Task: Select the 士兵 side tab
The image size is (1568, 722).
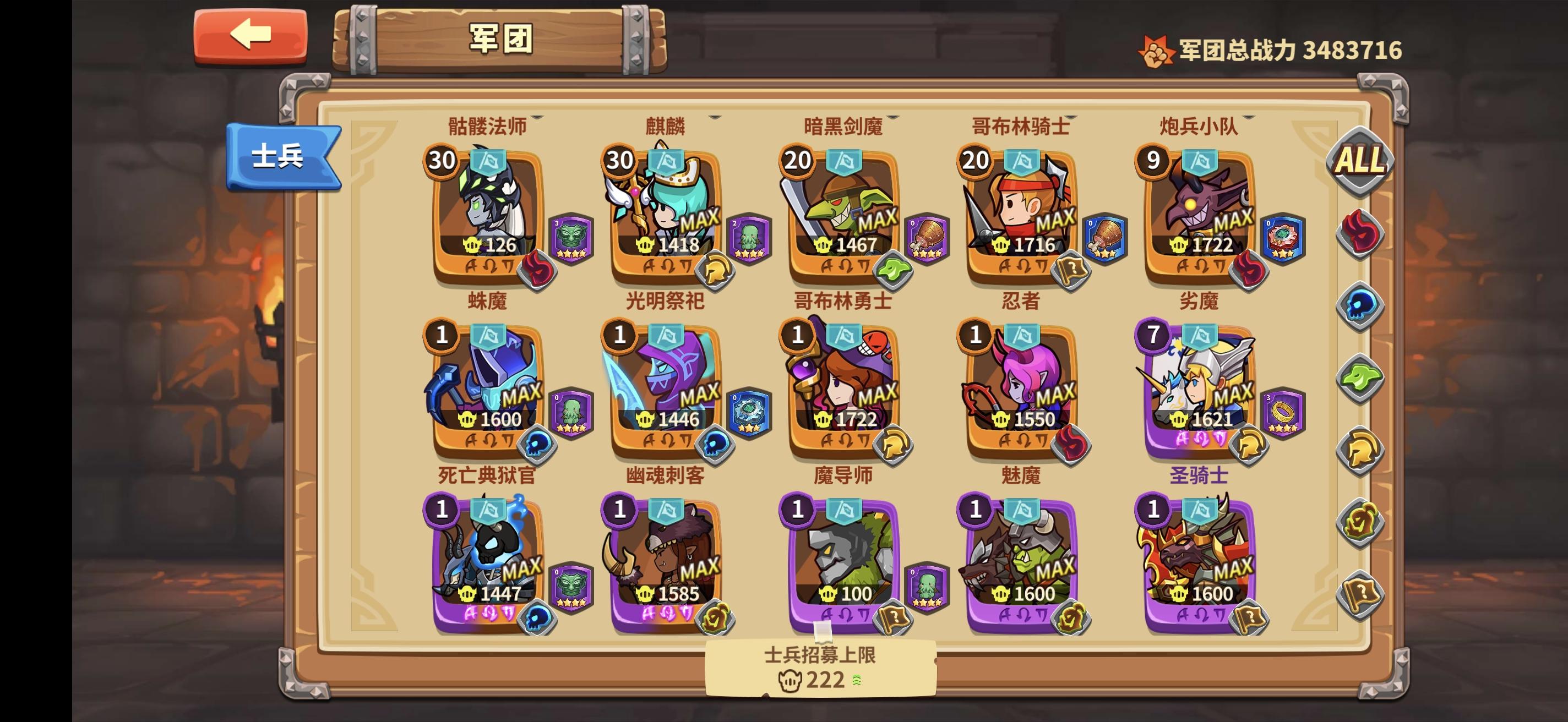Action: pos(282,155)
